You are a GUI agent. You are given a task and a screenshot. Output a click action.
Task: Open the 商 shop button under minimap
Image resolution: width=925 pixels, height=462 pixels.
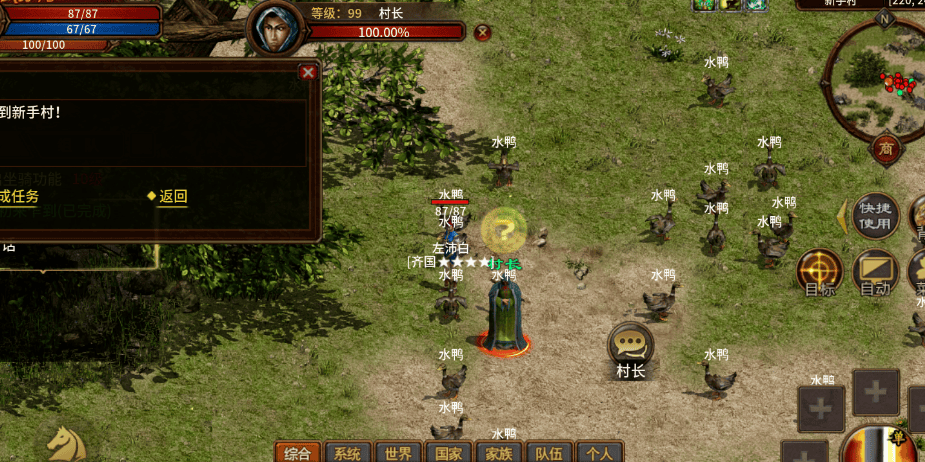886,149
